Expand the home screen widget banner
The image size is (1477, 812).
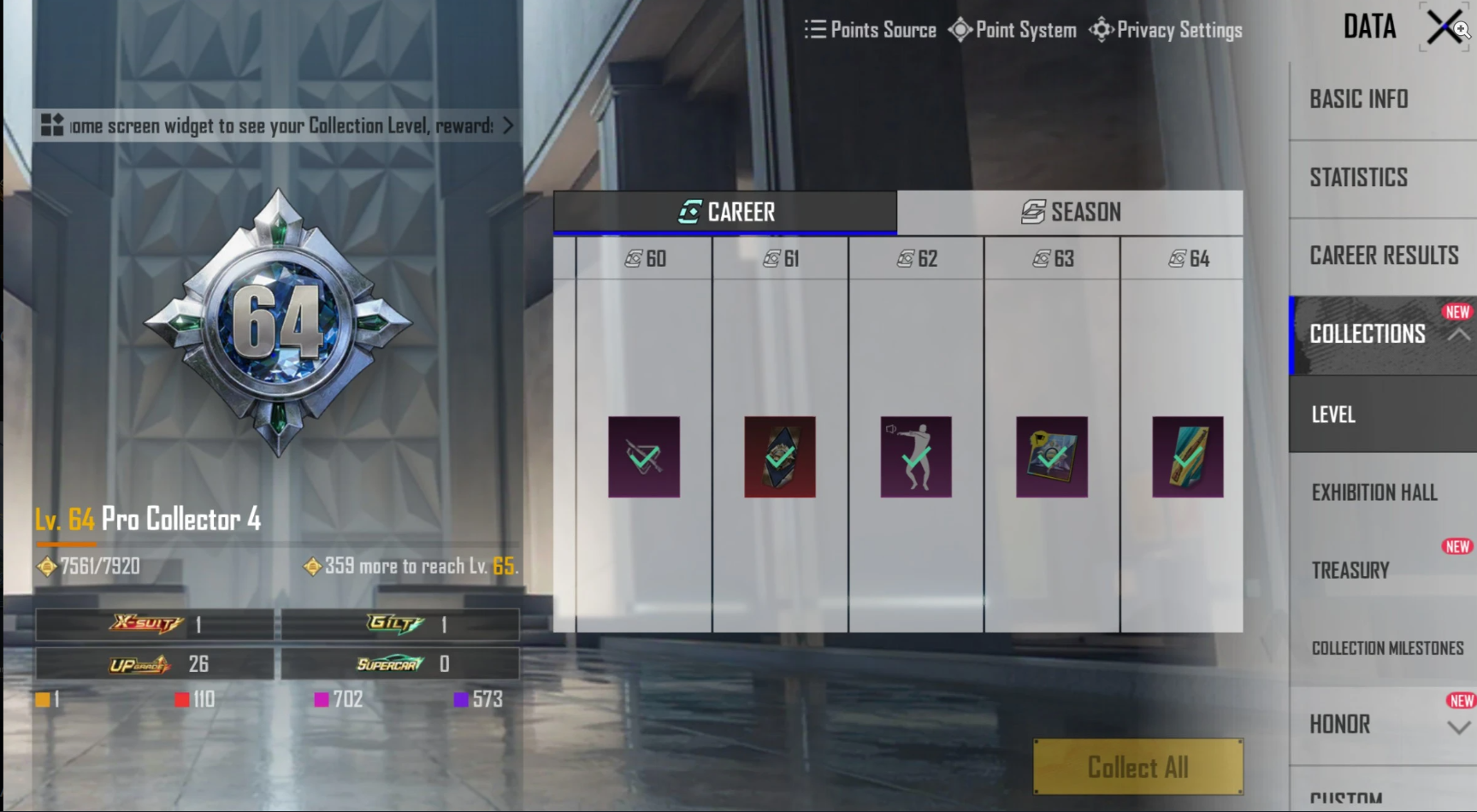pos(505,126)
